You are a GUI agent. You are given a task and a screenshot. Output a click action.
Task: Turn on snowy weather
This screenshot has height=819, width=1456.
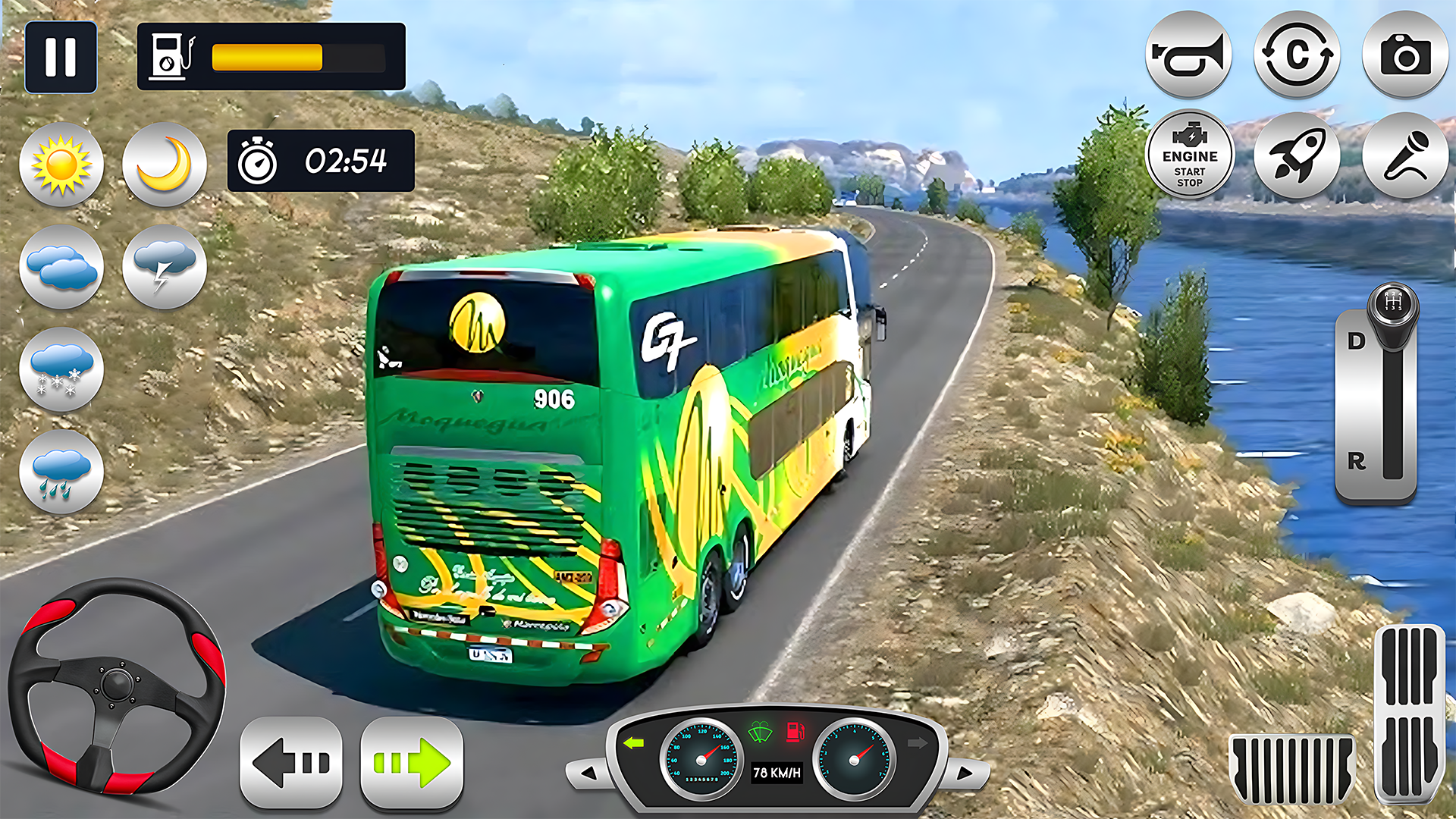(61, 370)
